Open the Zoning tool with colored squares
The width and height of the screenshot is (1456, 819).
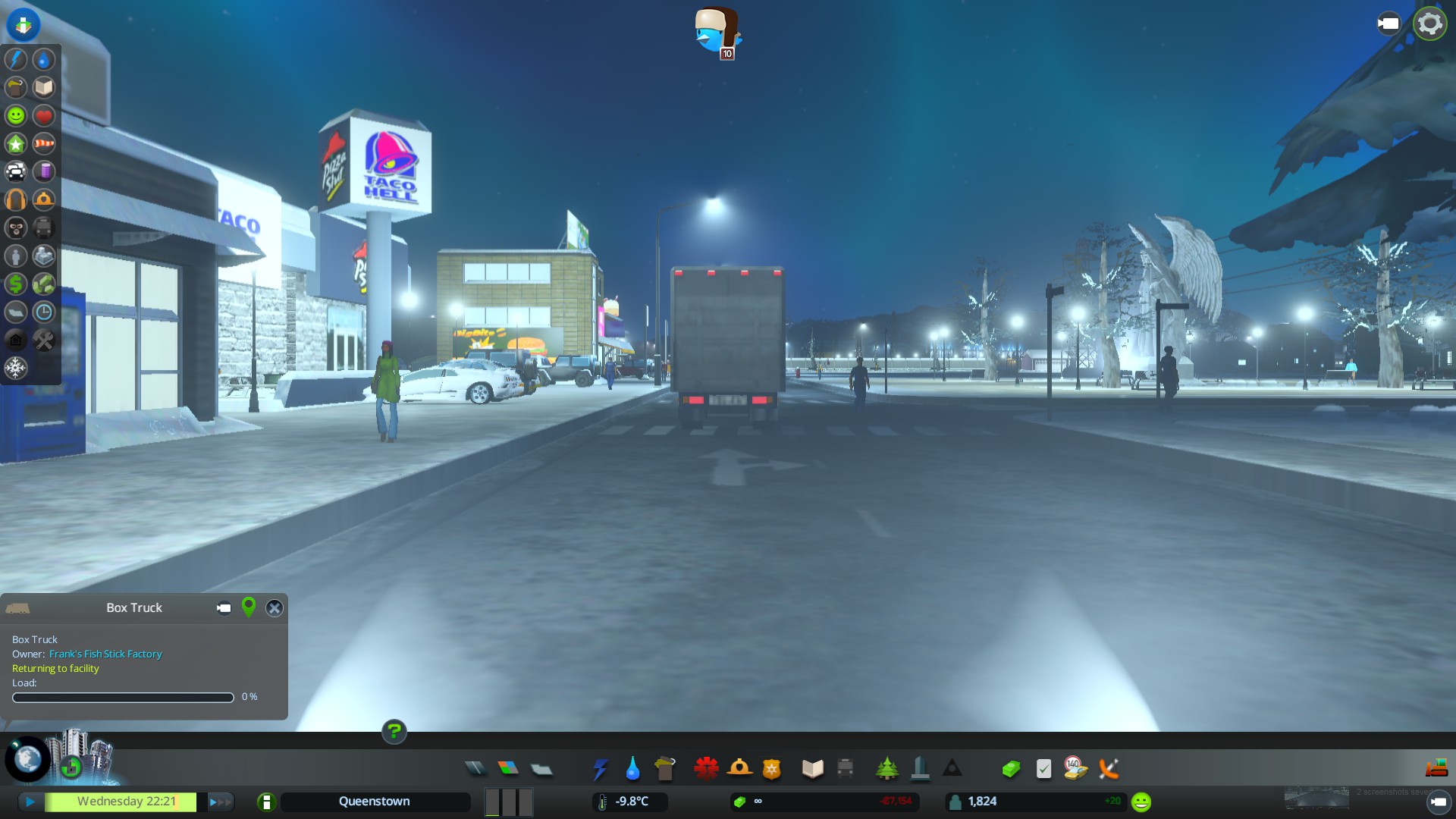point(508,769)
